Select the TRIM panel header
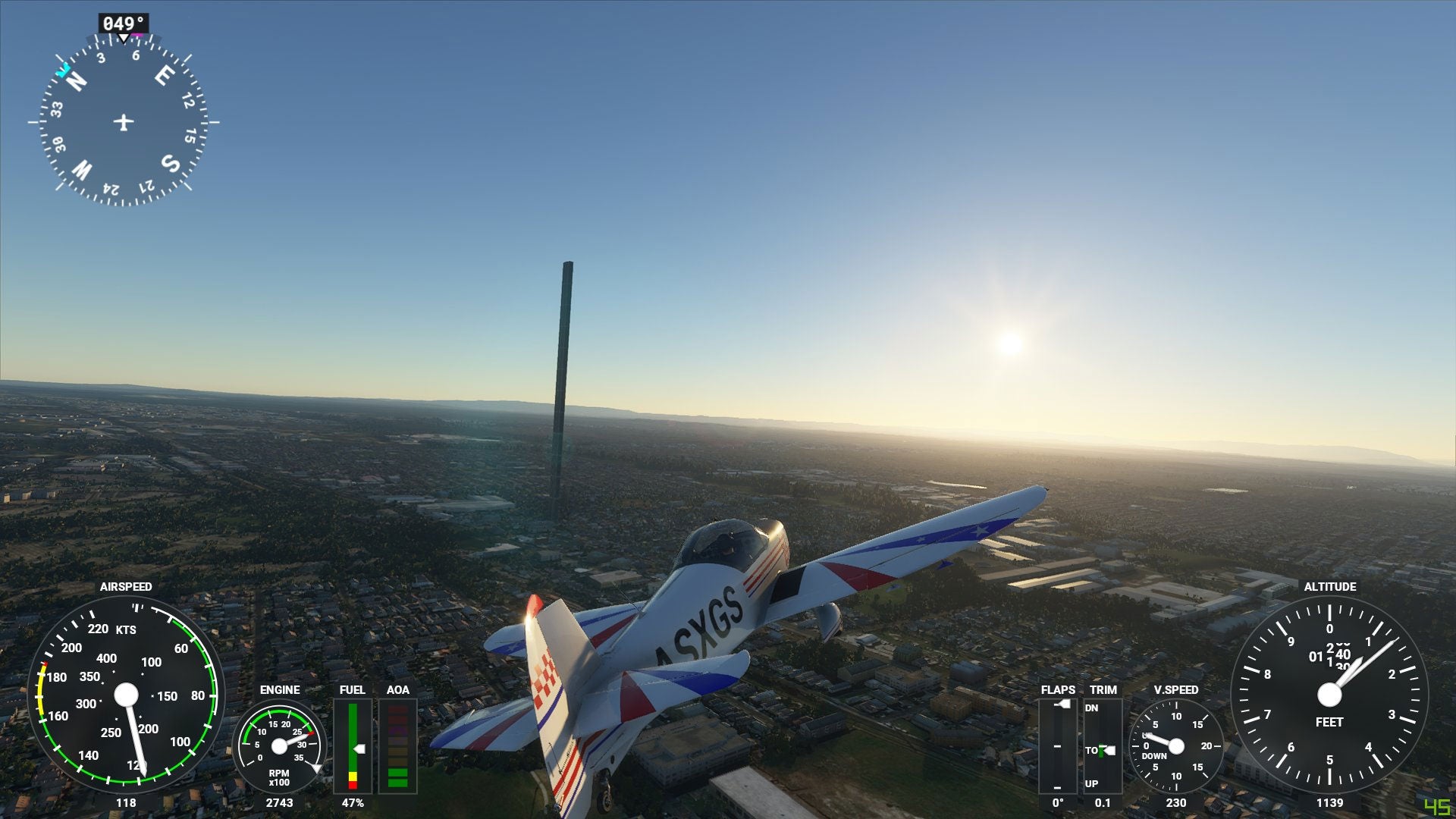Viewport: 1456px width, 819px height. (x=1103, y=689)
